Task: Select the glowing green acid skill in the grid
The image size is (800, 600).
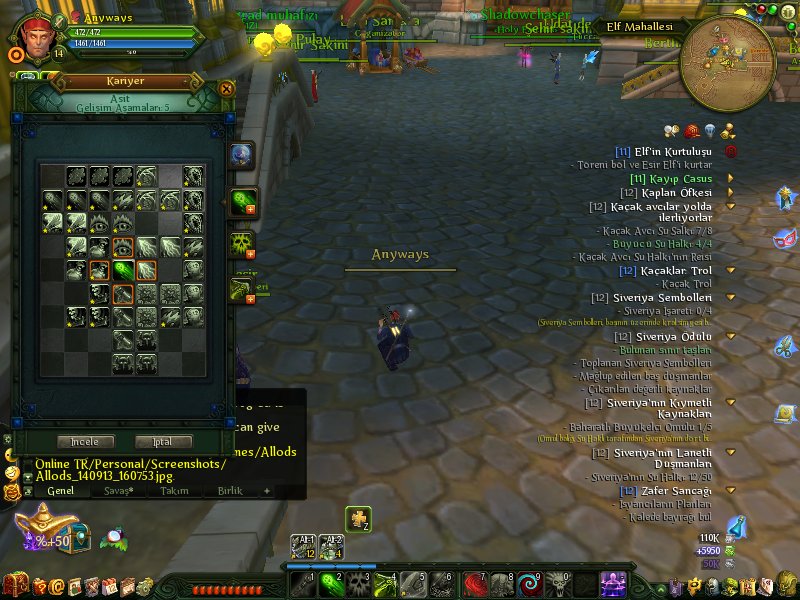Action: click(123, 271)
